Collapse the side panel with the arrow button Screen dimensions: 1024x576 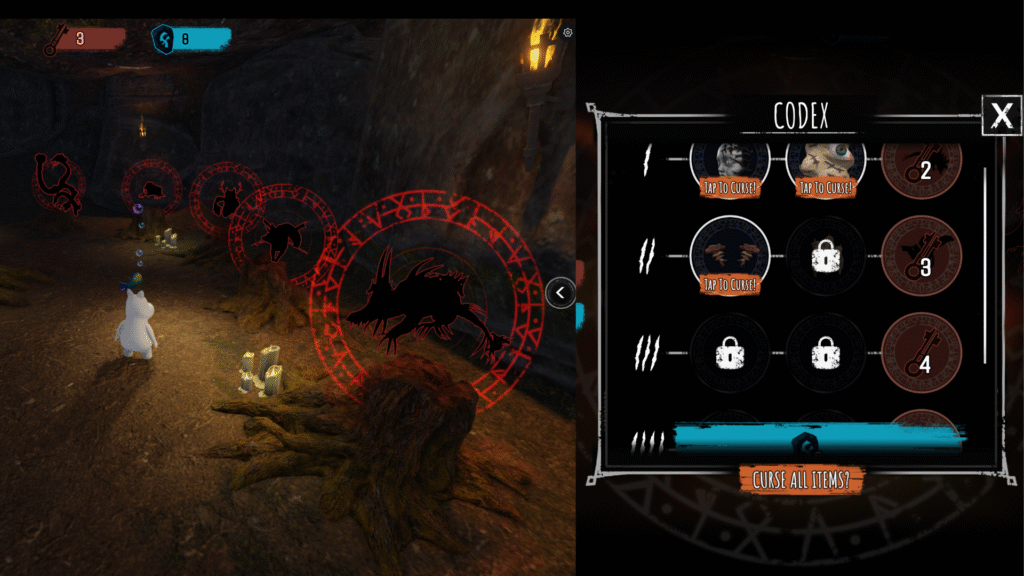click(x=561, y=292)
